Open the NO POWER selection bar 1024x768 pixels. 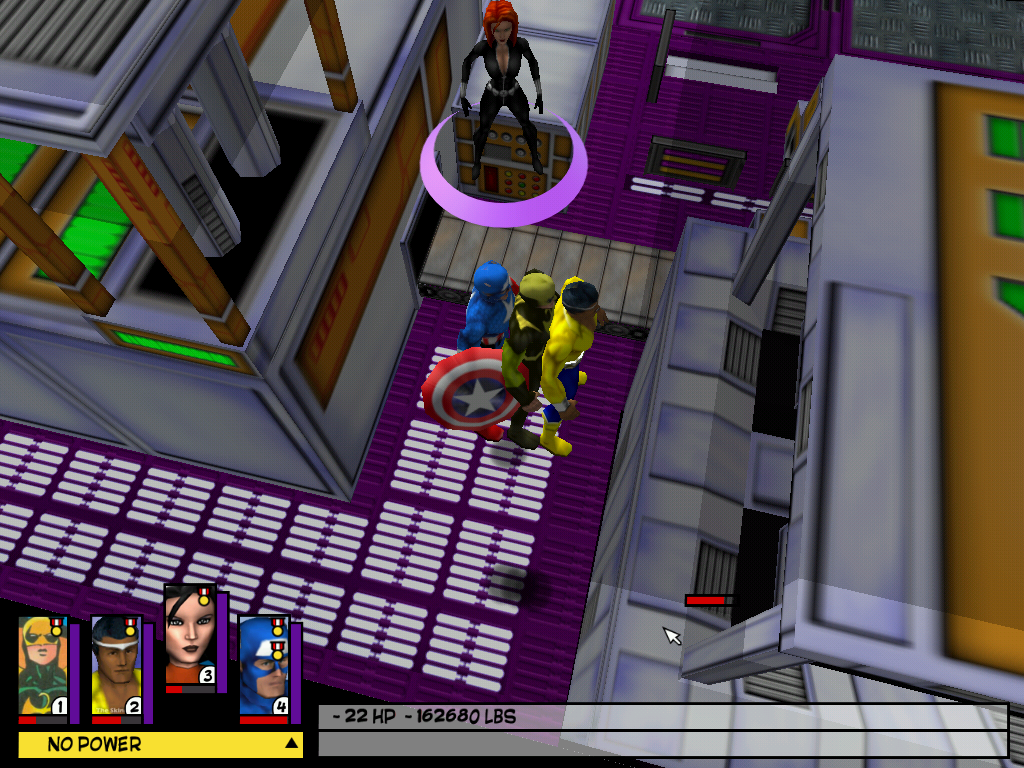pos(160,744)
